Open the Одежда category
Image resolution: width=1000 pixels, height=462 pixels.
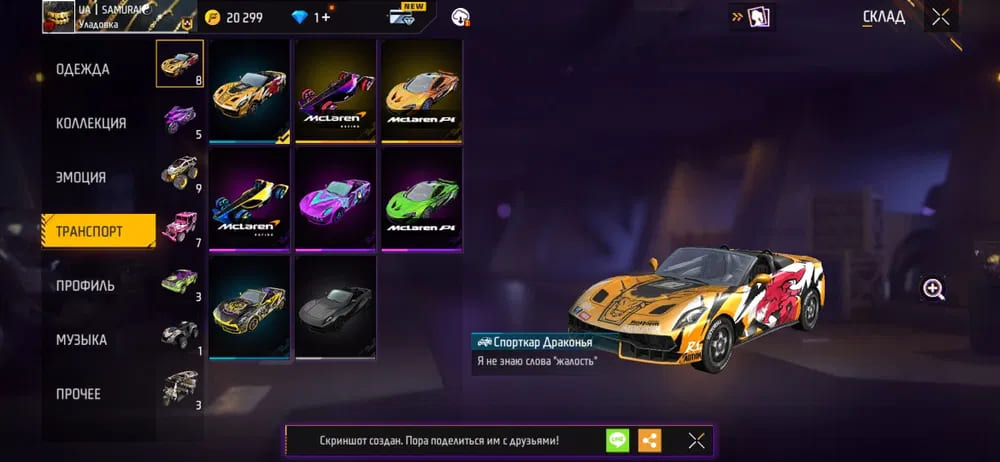pyautogui.click(x=84, y=70)
